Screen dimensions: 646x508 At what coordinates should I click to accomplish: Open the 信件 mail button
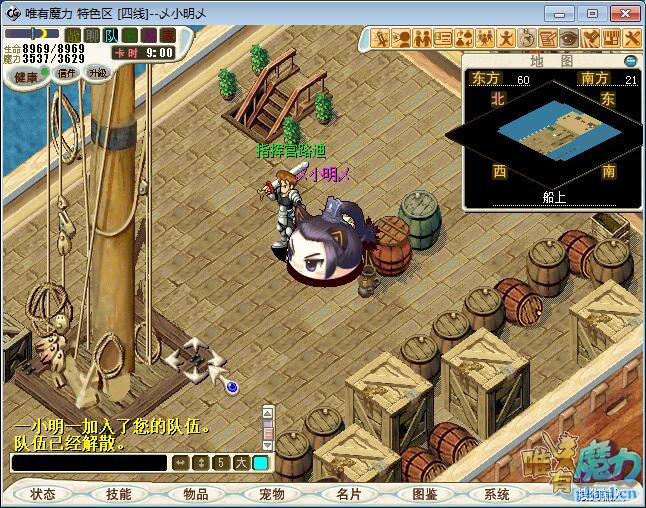pos(67,73)
